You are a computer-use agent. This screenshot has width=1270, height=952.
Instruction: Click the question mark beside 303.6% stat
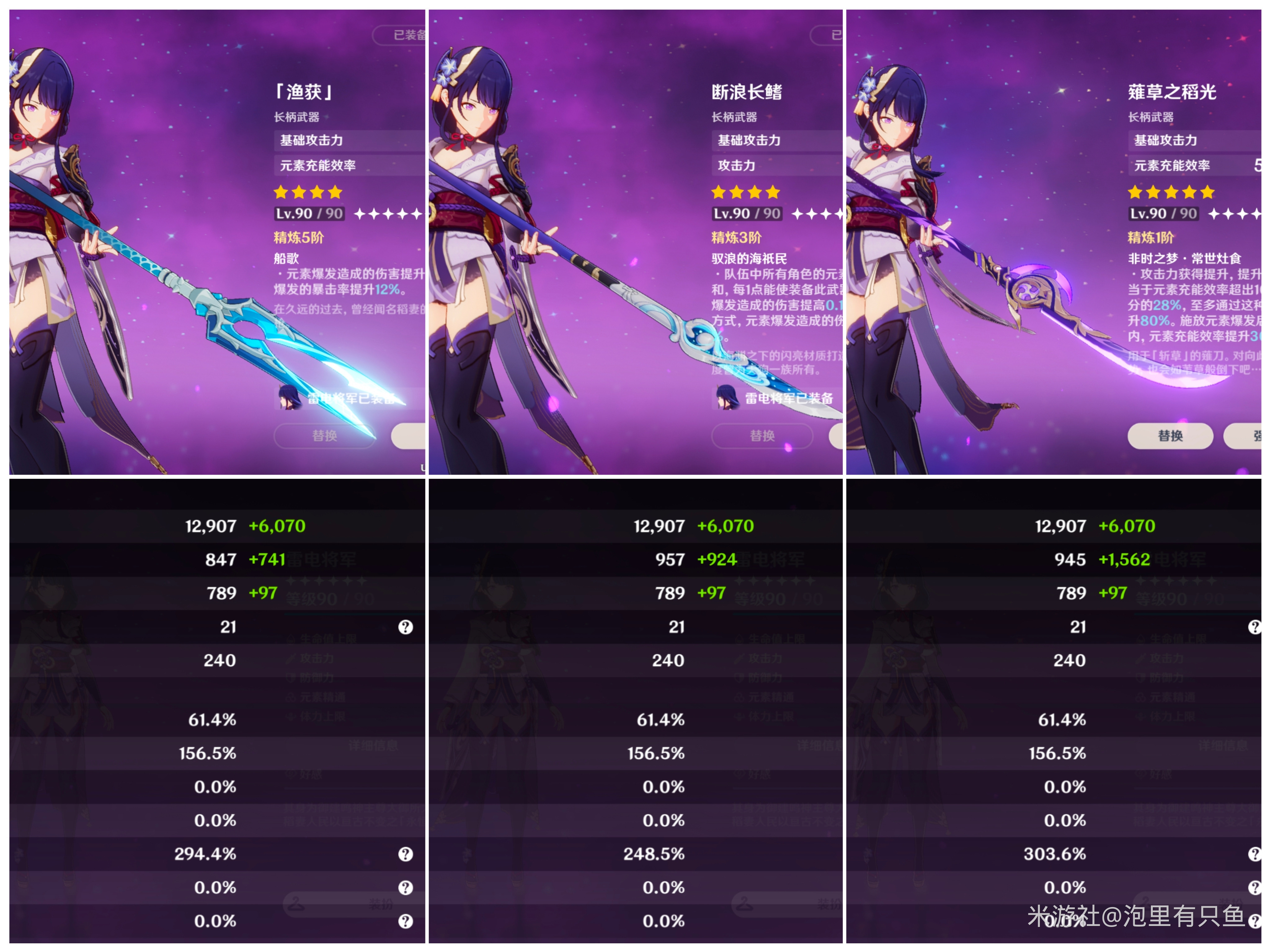(x=1255, y=854)
